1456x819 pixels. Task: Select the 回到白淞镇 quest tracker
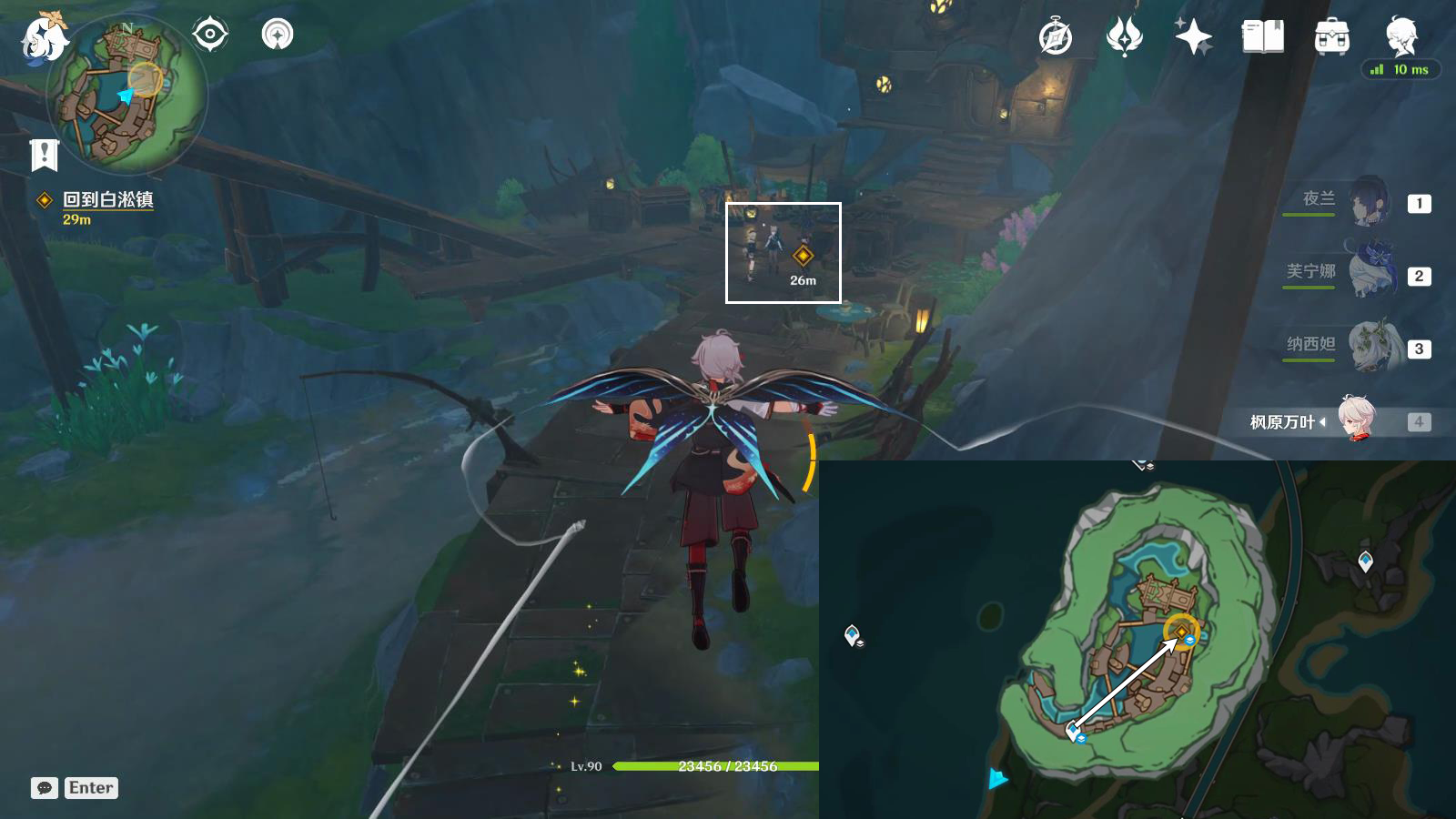tap(107, 200)
